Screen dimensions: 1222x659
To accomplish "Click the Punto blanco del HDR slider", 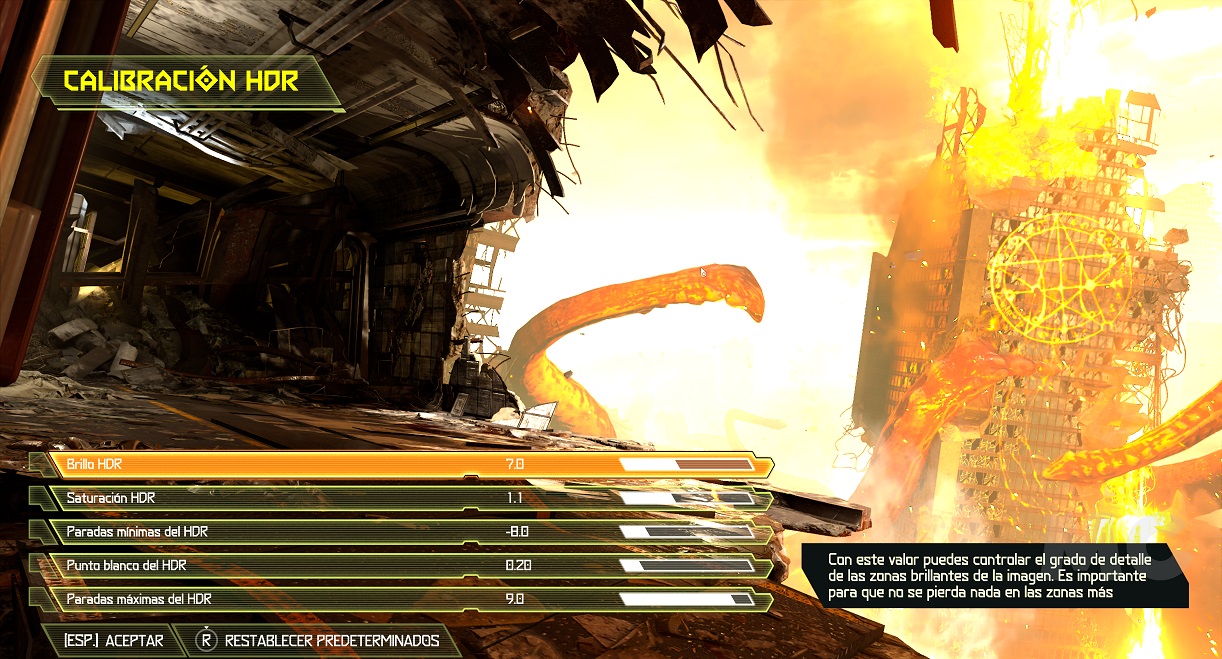I will pyautogui.click(x=687, y=565).
